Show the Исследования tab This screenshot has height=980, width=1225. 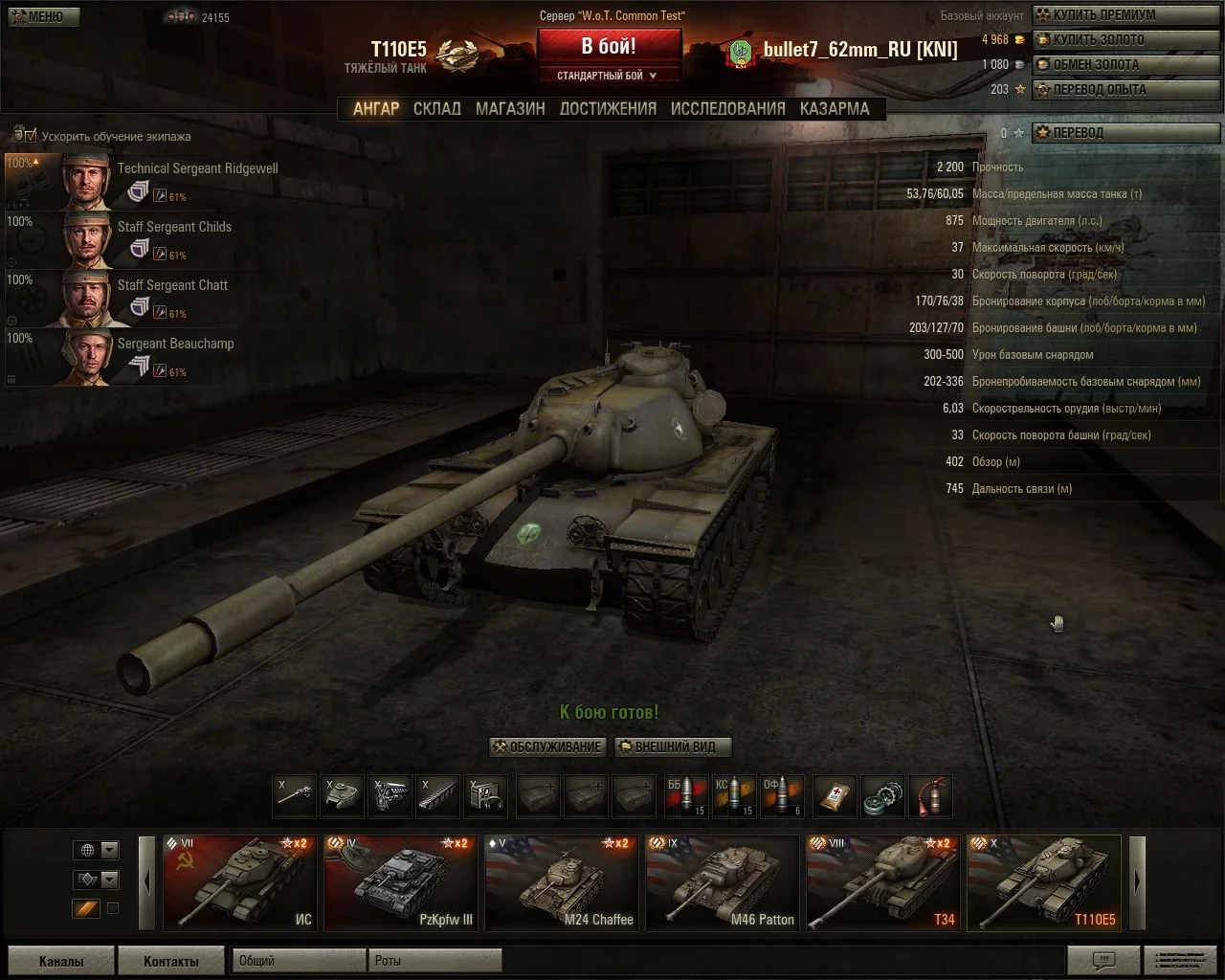[x=727, y=109]
